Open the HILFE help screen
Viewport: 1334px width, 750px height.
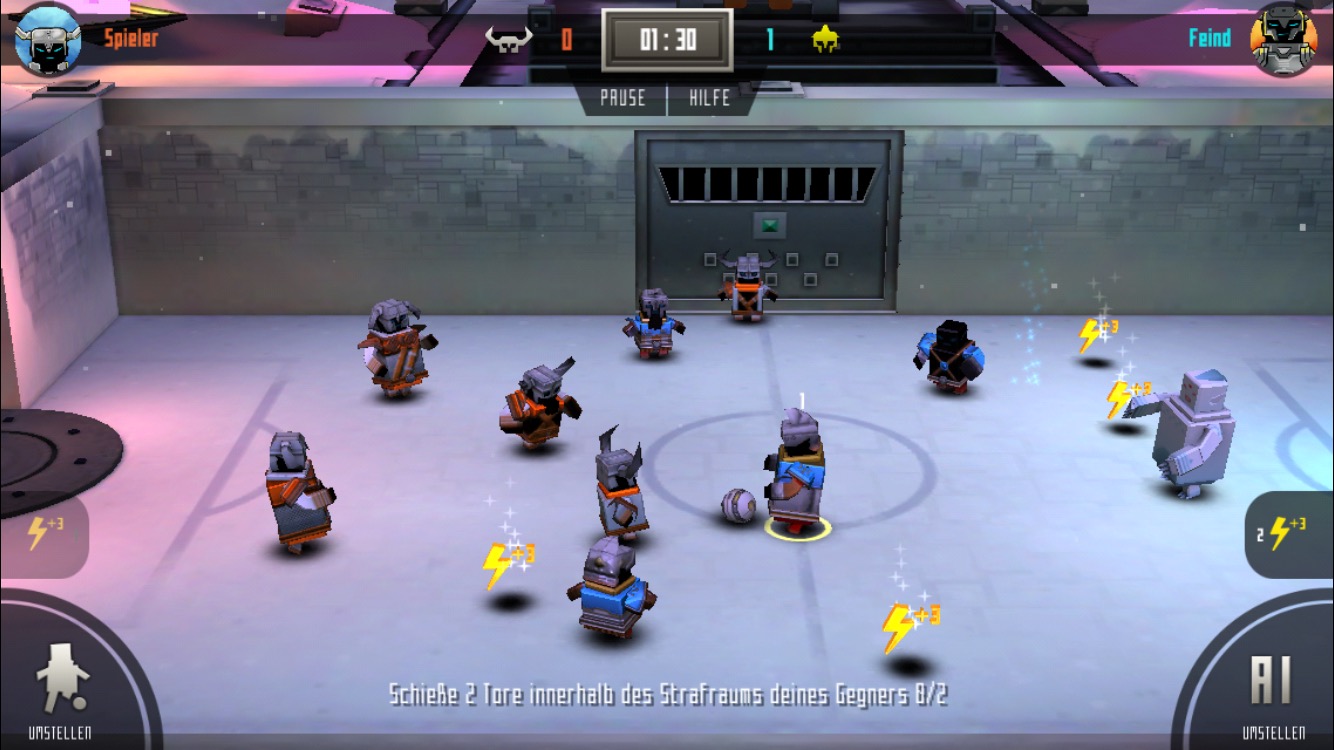[x=709, y=98]
